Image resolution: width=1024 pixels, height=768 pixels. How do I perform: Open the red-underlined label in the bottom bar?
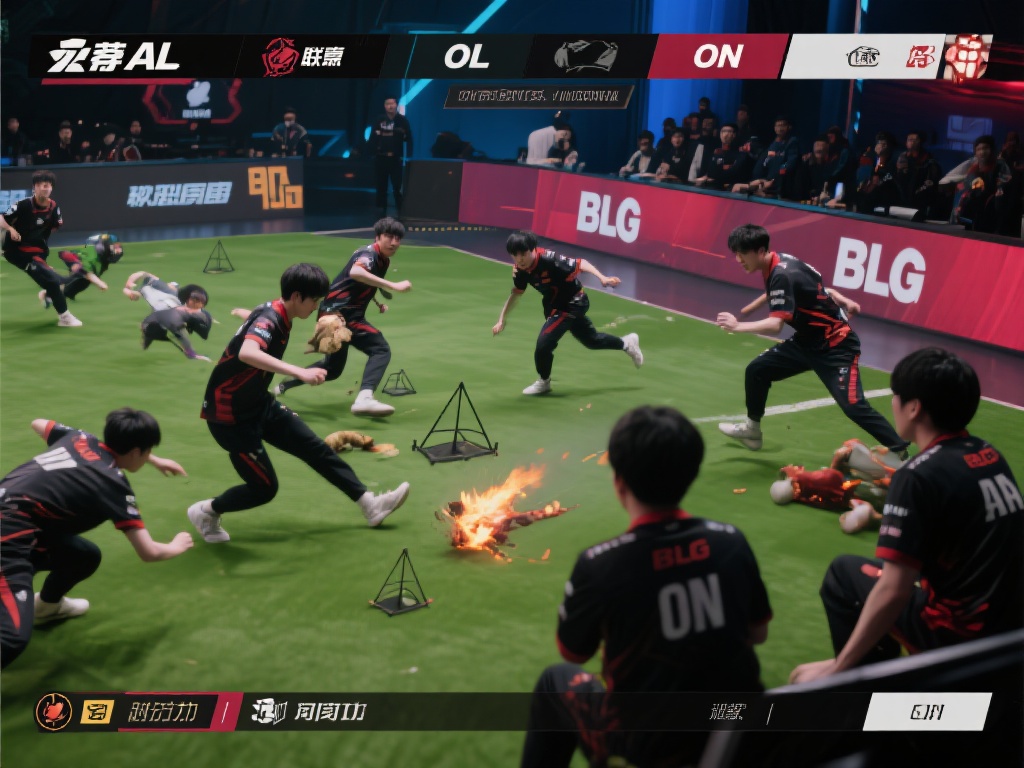(163, 712)
